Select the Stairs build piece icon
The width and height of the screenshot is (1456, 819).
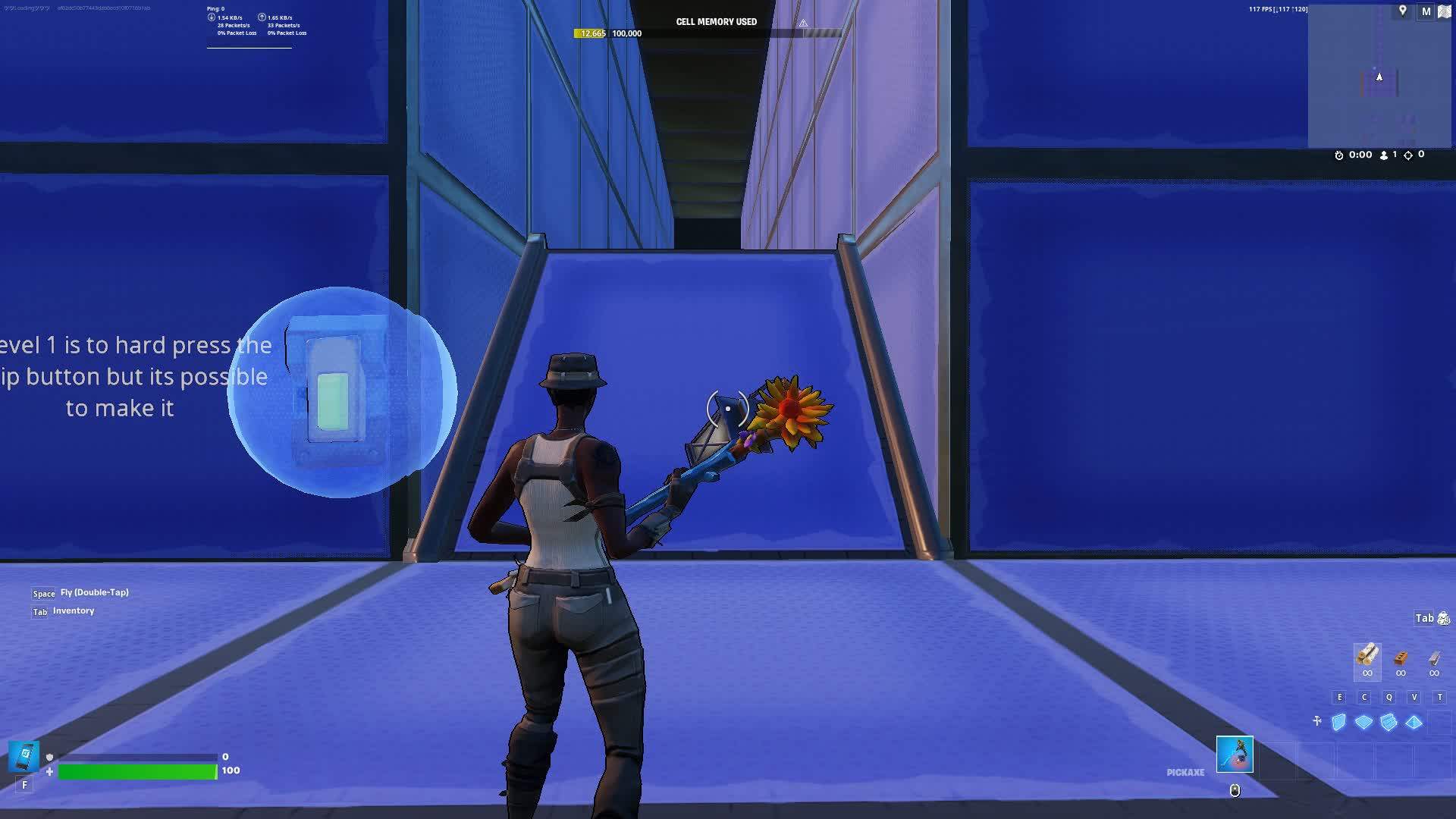[1388, 723]
